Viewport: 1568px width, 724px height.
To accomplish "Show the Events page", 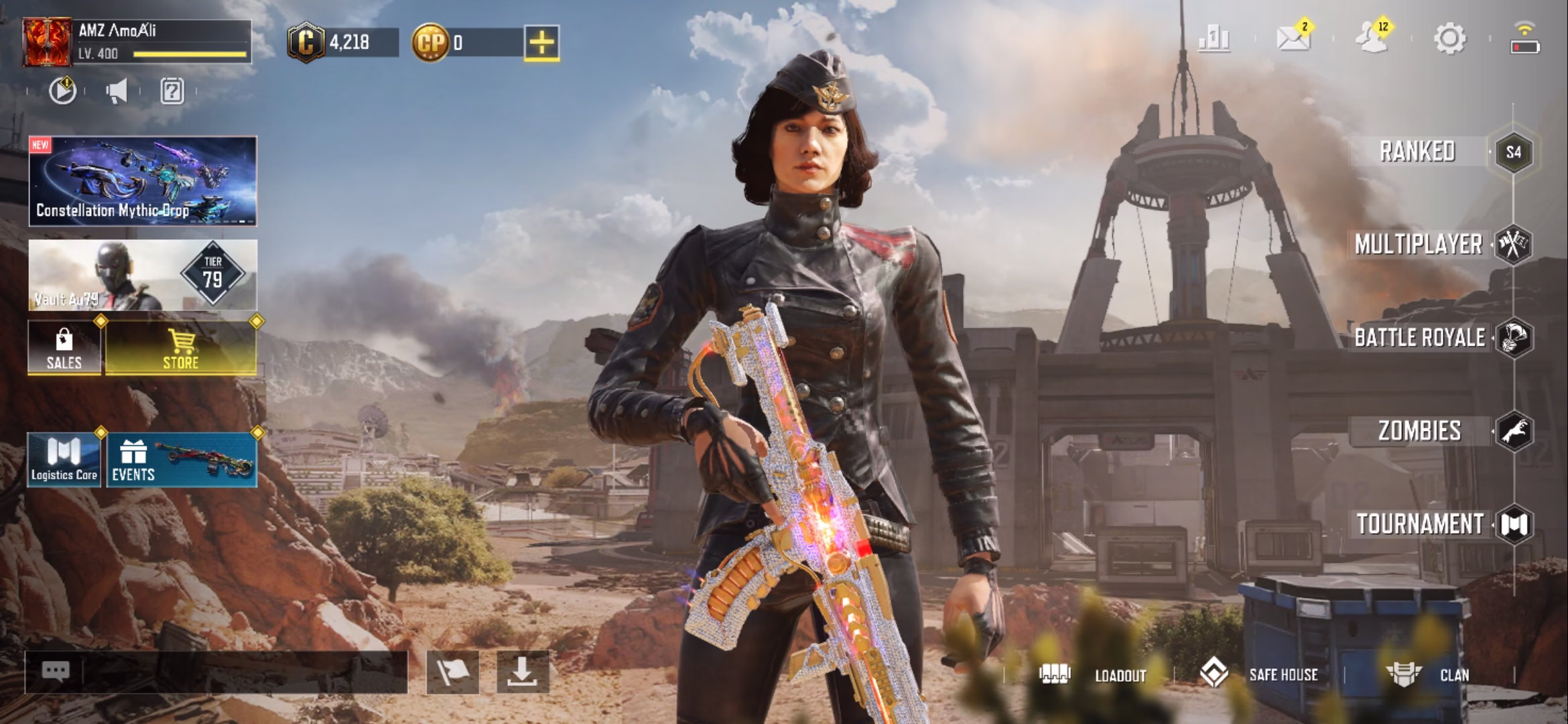I will (181, 459).
